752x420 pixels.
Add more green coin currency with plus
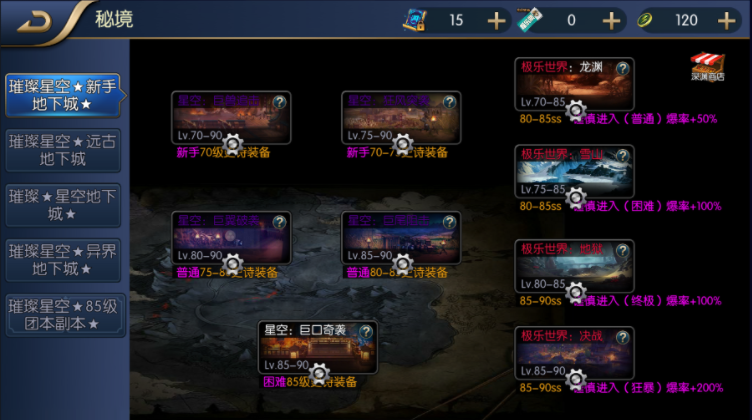point(726,20)
